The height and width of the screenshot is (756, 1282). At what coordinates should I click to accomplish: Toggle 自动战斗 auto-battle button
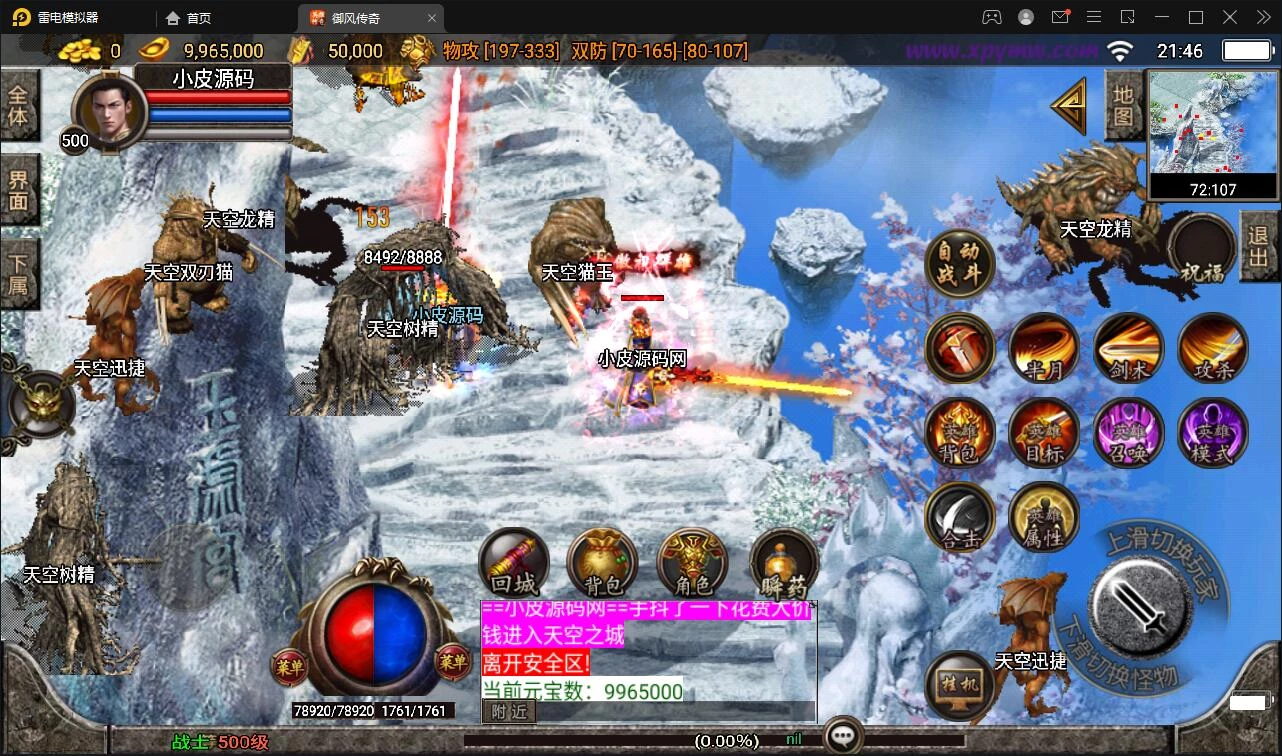(x=959, y=264)
